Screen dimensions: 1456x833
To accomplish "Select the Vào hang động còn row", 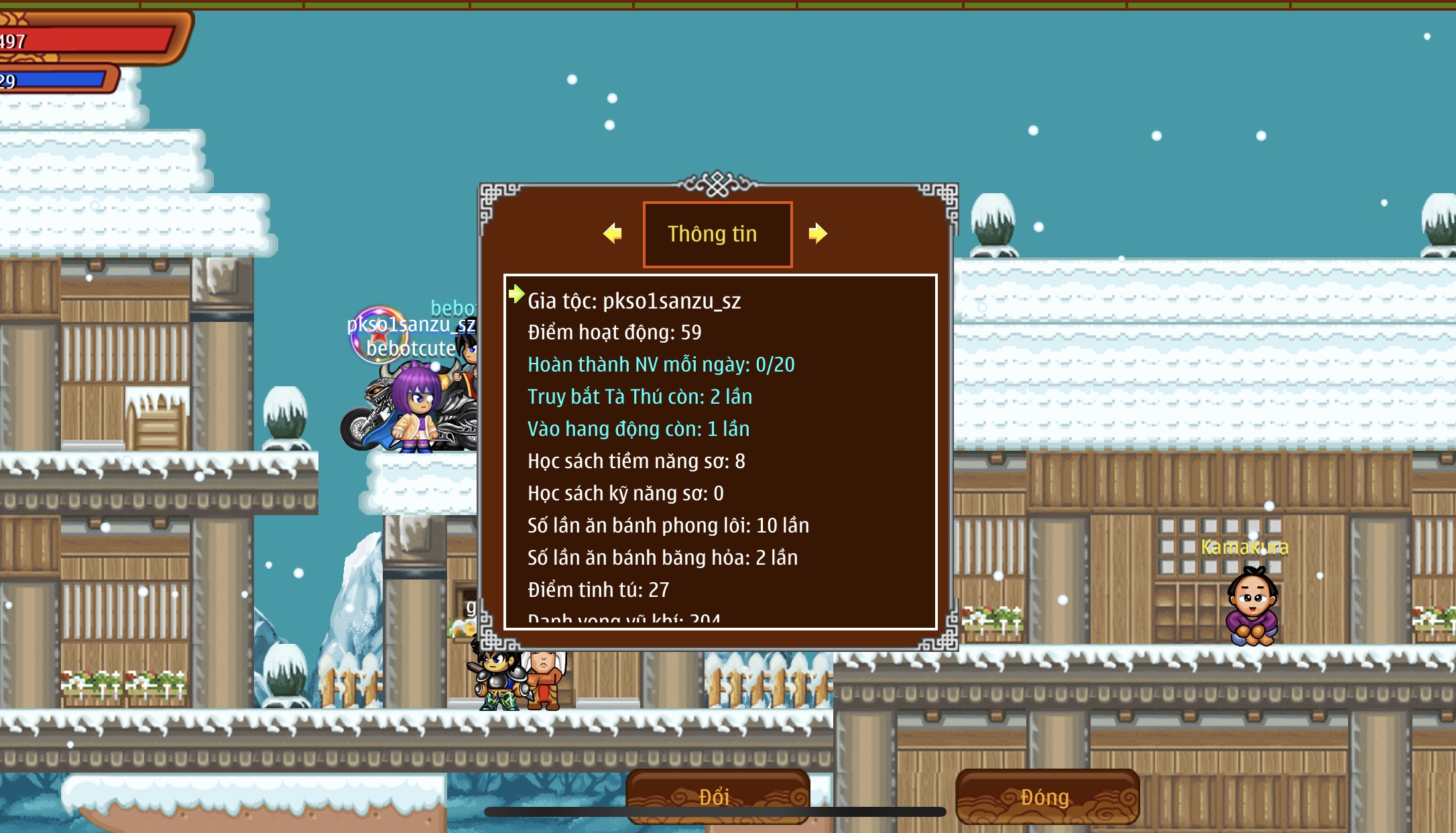I will point(638,429).
